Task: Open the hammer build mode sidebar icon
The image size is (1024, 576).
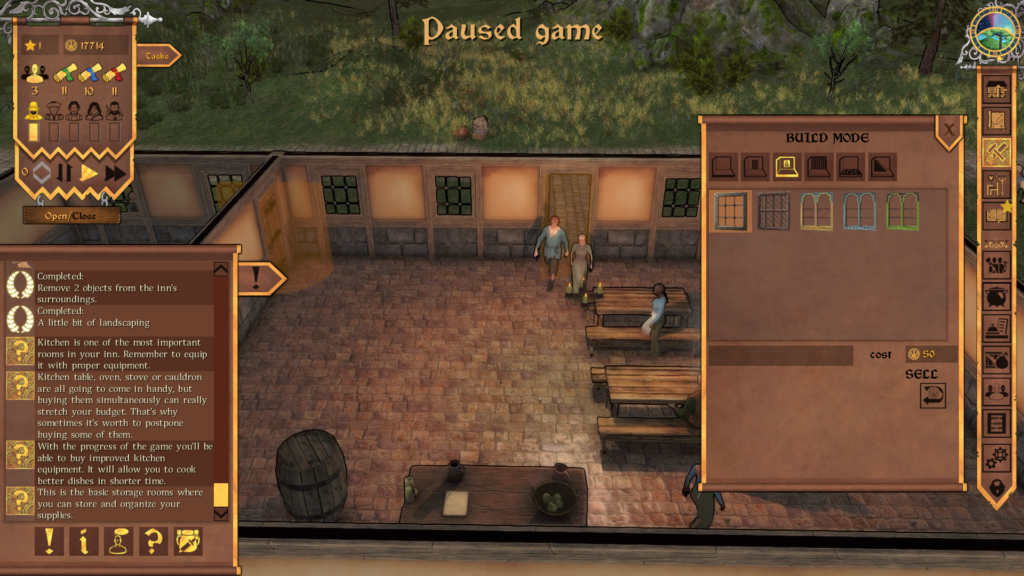Action: tap(996, 152)
